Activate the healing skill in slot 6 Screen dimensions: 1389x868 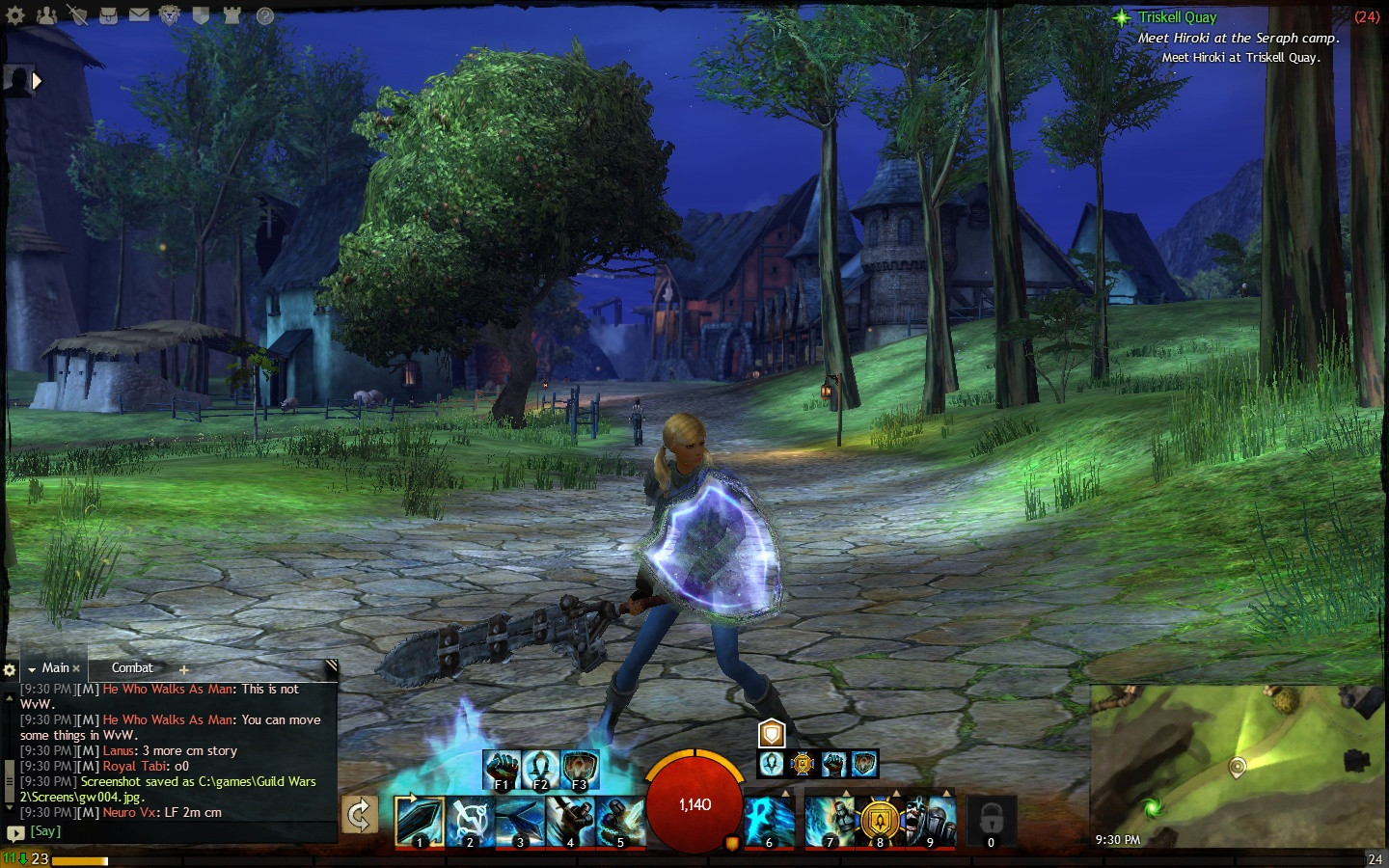click(769, 821)
